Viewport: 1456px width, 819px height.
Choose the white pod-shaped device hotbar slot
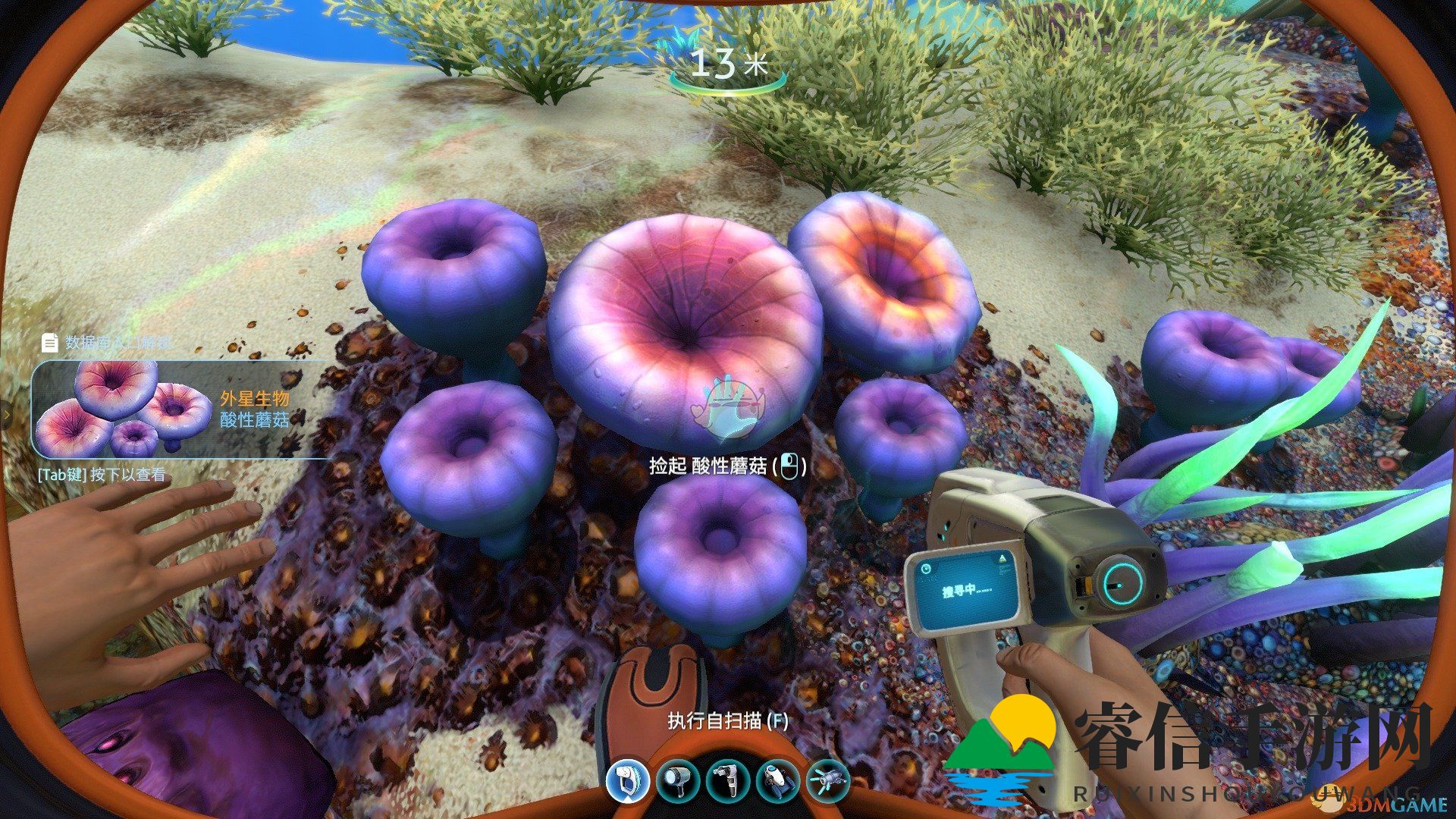tap(777, 780)
